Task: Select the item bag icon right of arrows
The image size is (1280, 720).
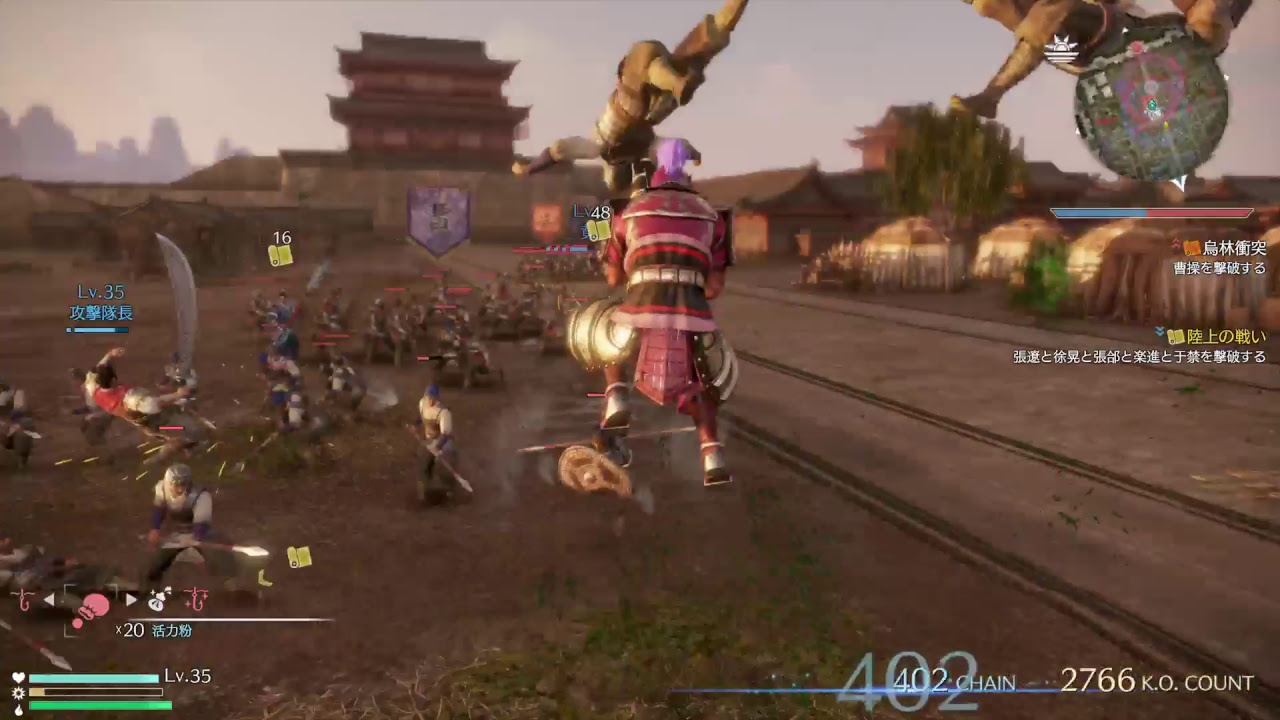Action: coord(157,601)
